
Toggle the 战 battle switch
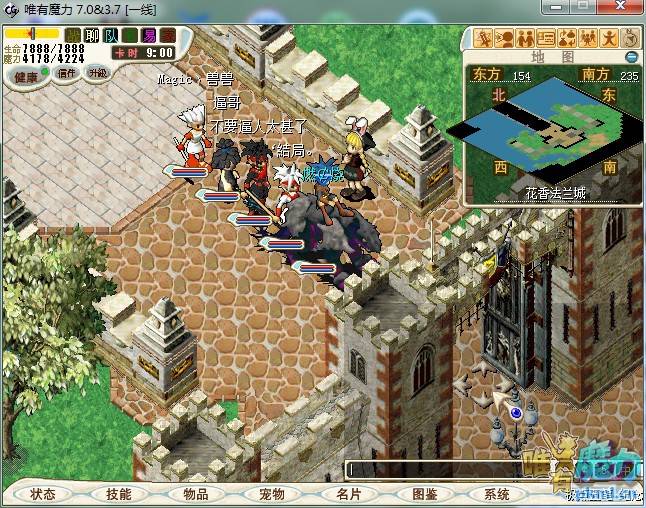click(x=72, y=35)
